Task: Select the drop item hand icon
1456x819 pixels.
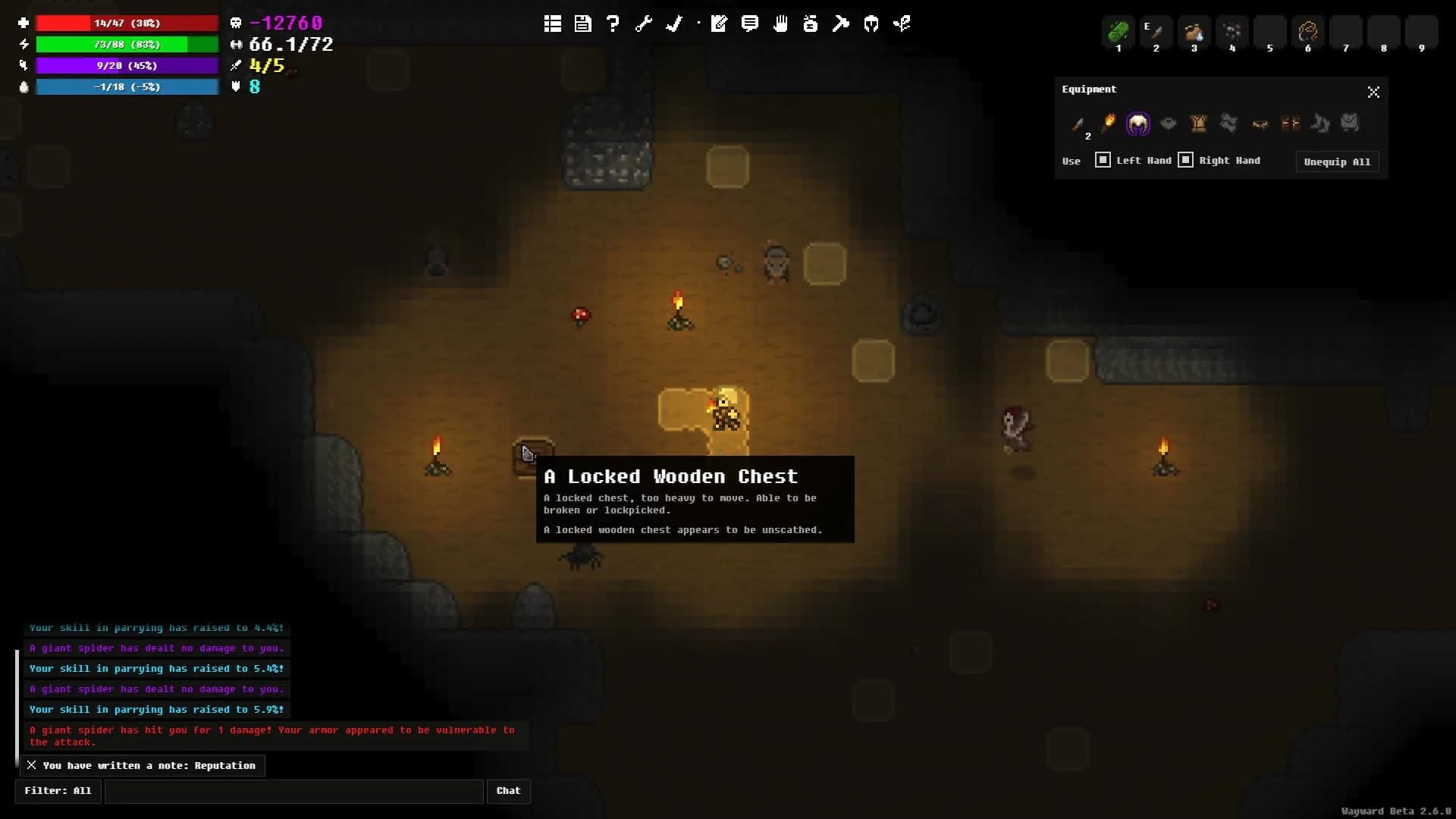Action: [x=780, y=24]
